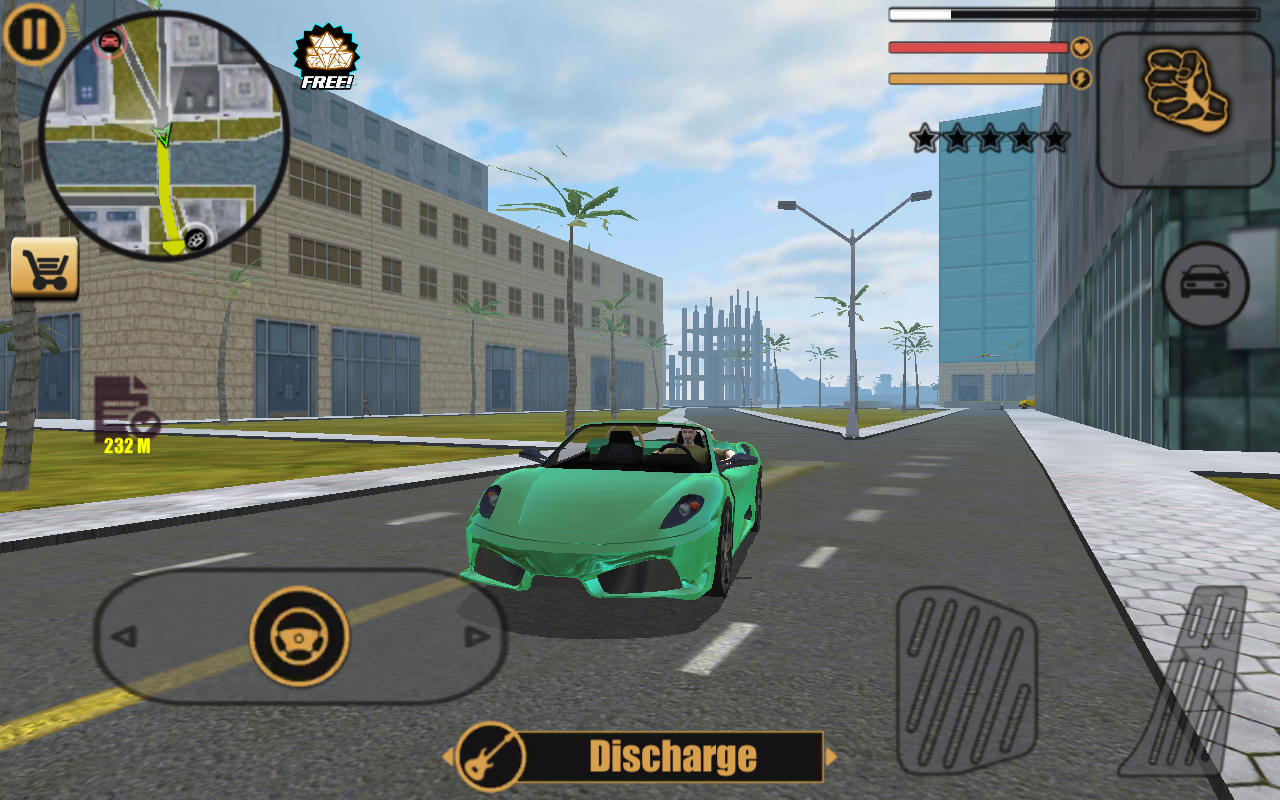1280x800 pixels.
Task: Cycle to previous action with the left arrow
Action: 447,757
